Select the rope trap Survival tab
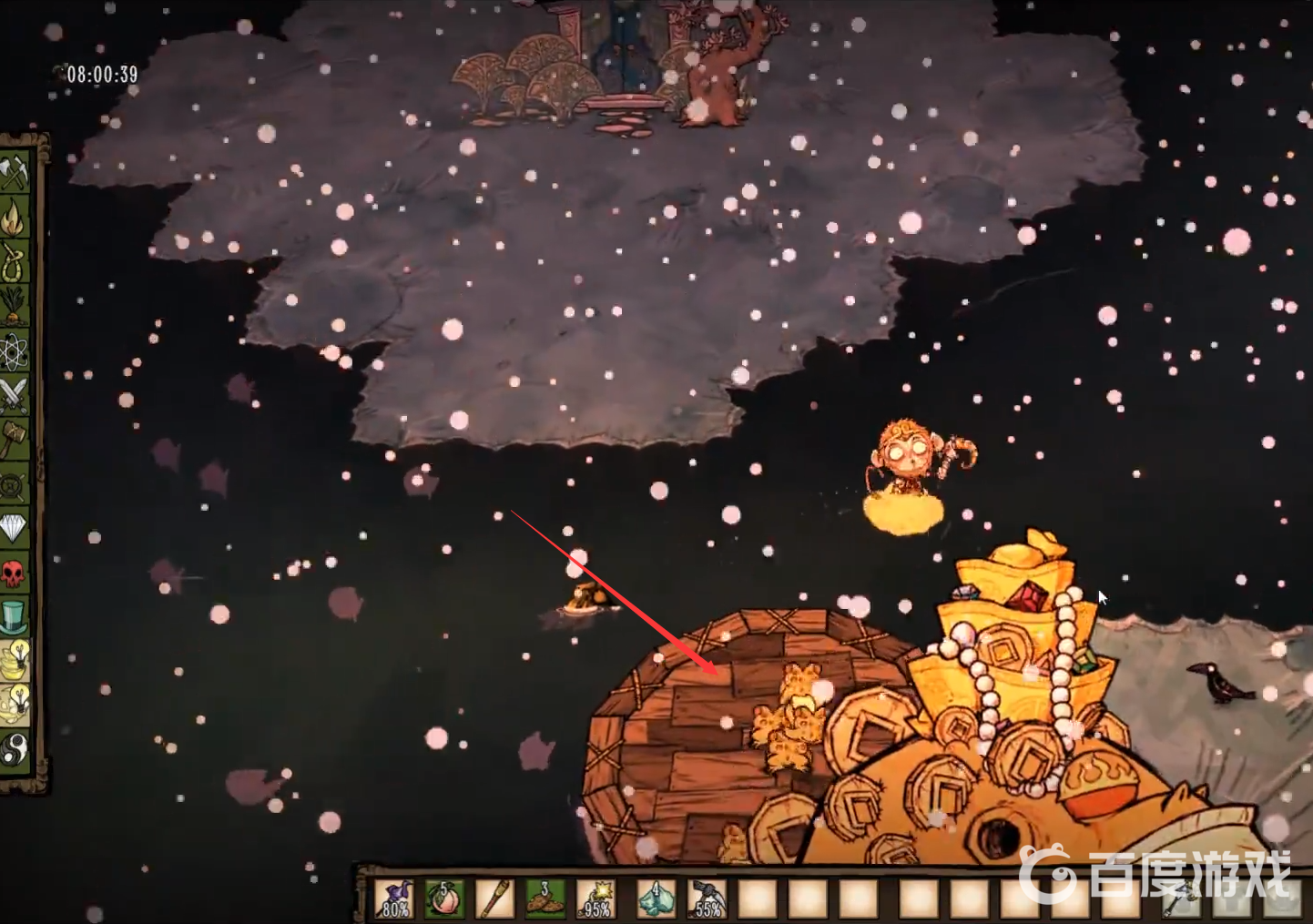This screenshot has height=924, width=1313. 15,263
